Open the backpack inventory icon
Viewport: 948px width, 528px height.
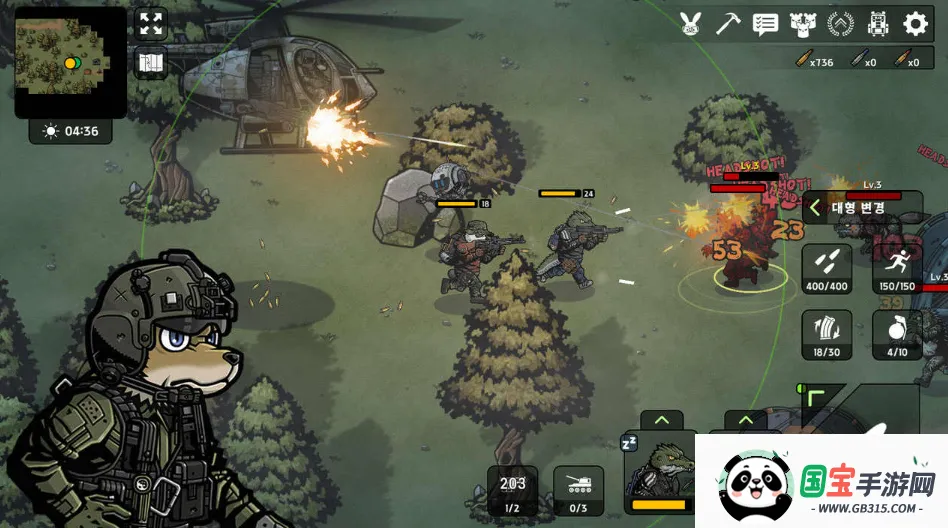pos(878,23)
